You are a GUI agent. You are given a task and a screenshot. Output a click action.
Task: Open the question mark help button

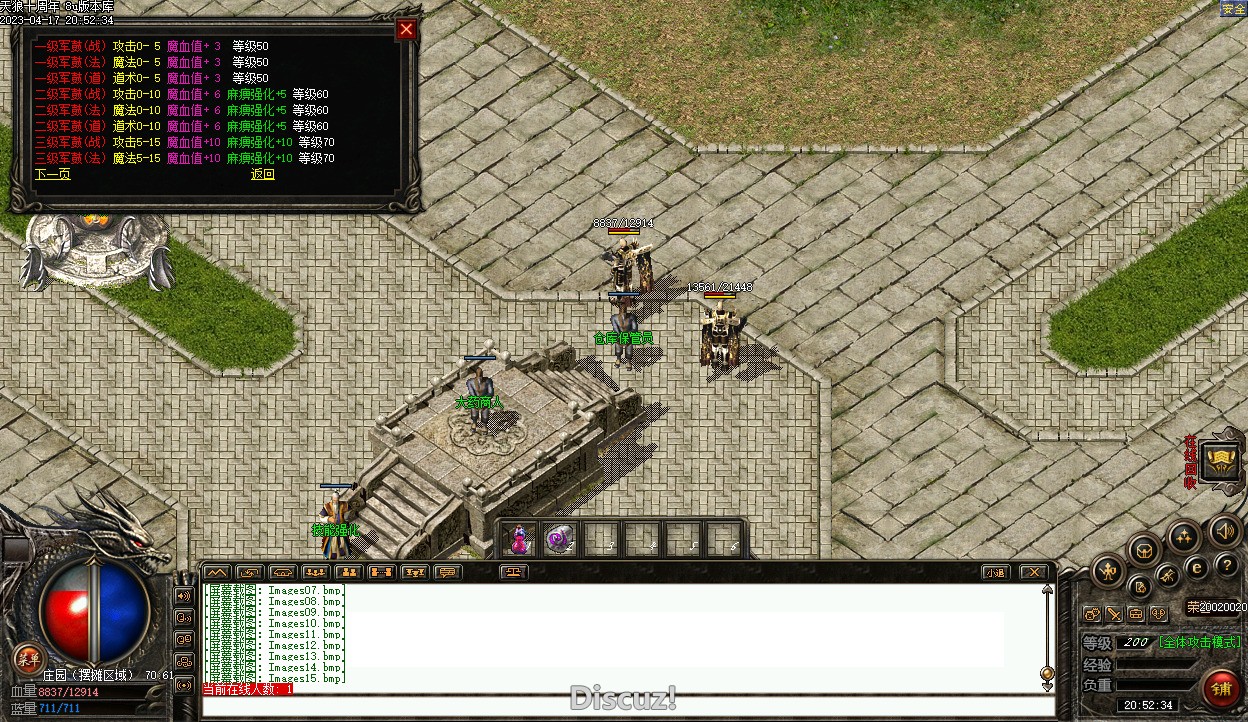[1225, 565]
